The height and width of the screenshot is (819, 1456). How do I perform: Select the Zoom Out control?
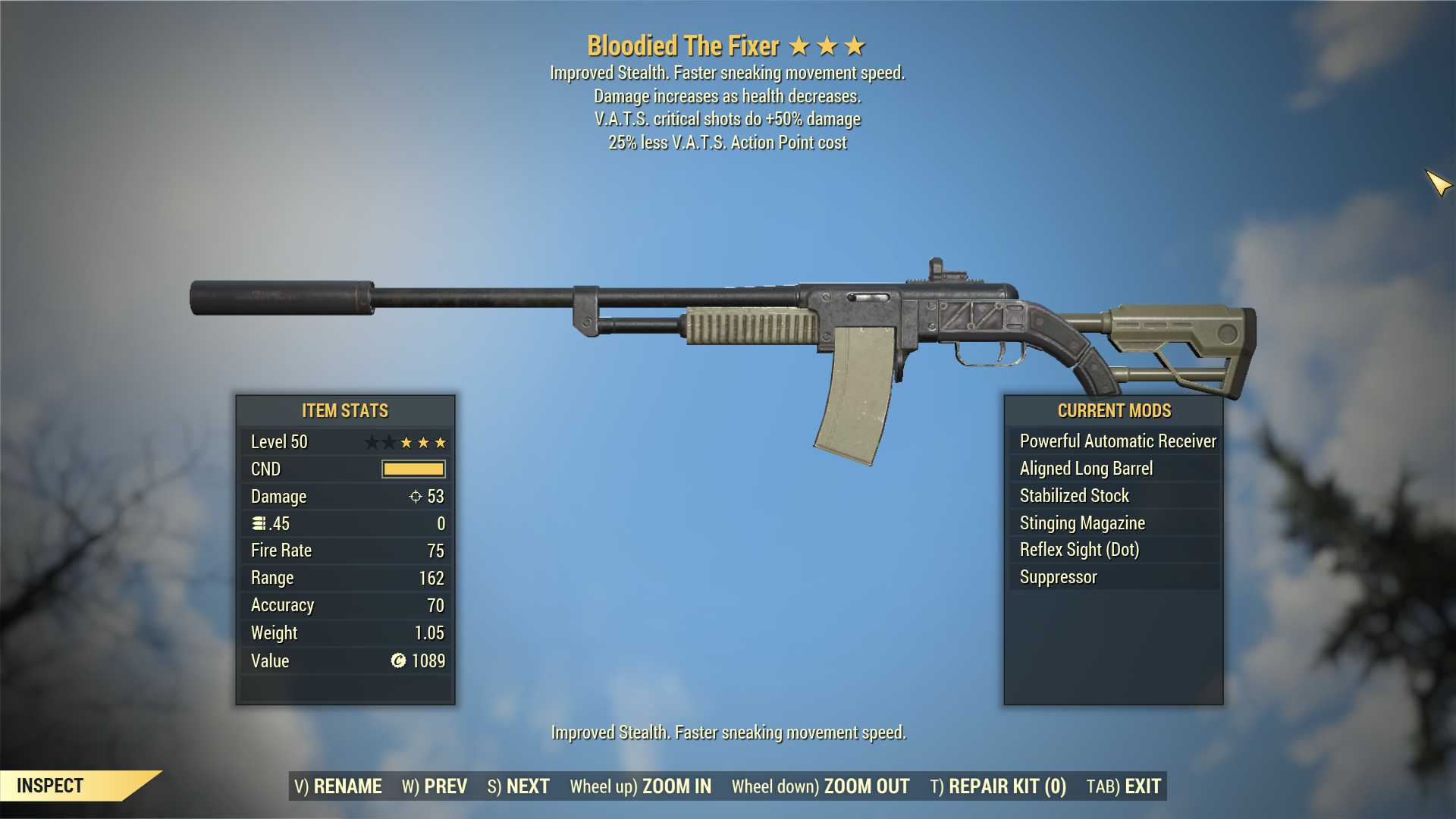(x=821, y=786)
